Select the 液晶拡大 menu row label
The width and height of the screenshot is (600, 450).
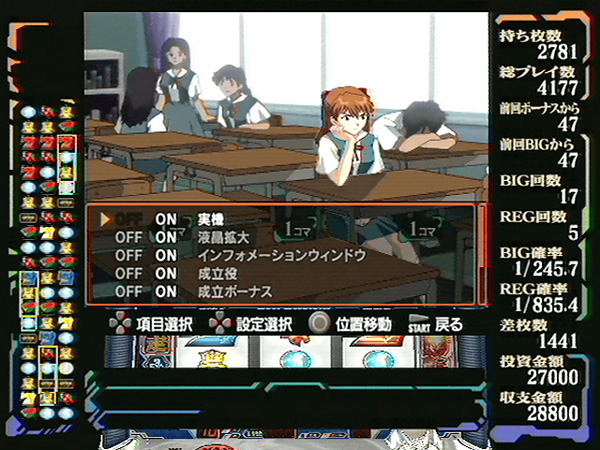coord(222,237)
